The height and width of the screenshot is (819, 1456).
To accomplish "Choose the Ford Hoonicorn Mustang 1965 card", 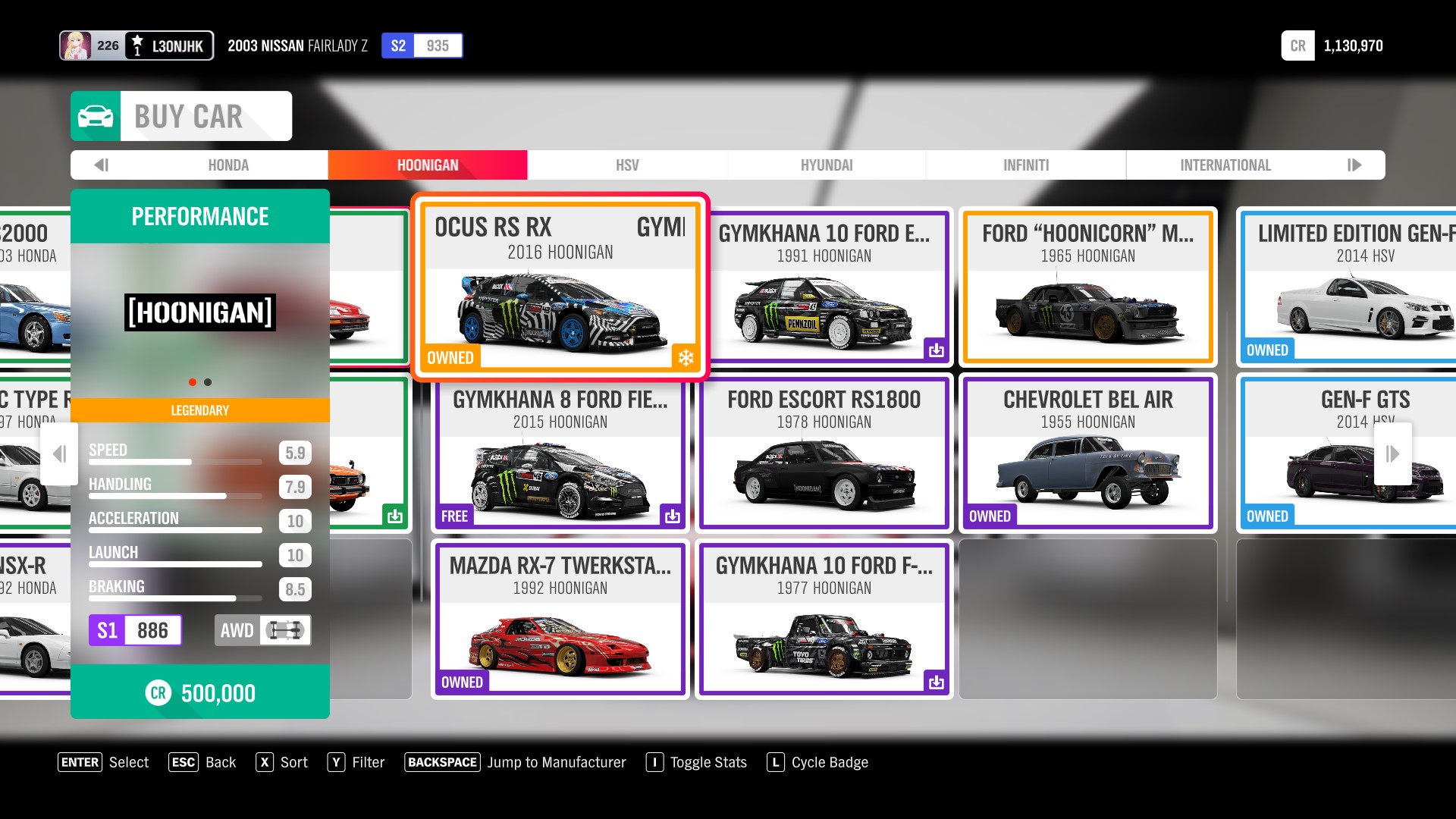I will point(1087,287).
